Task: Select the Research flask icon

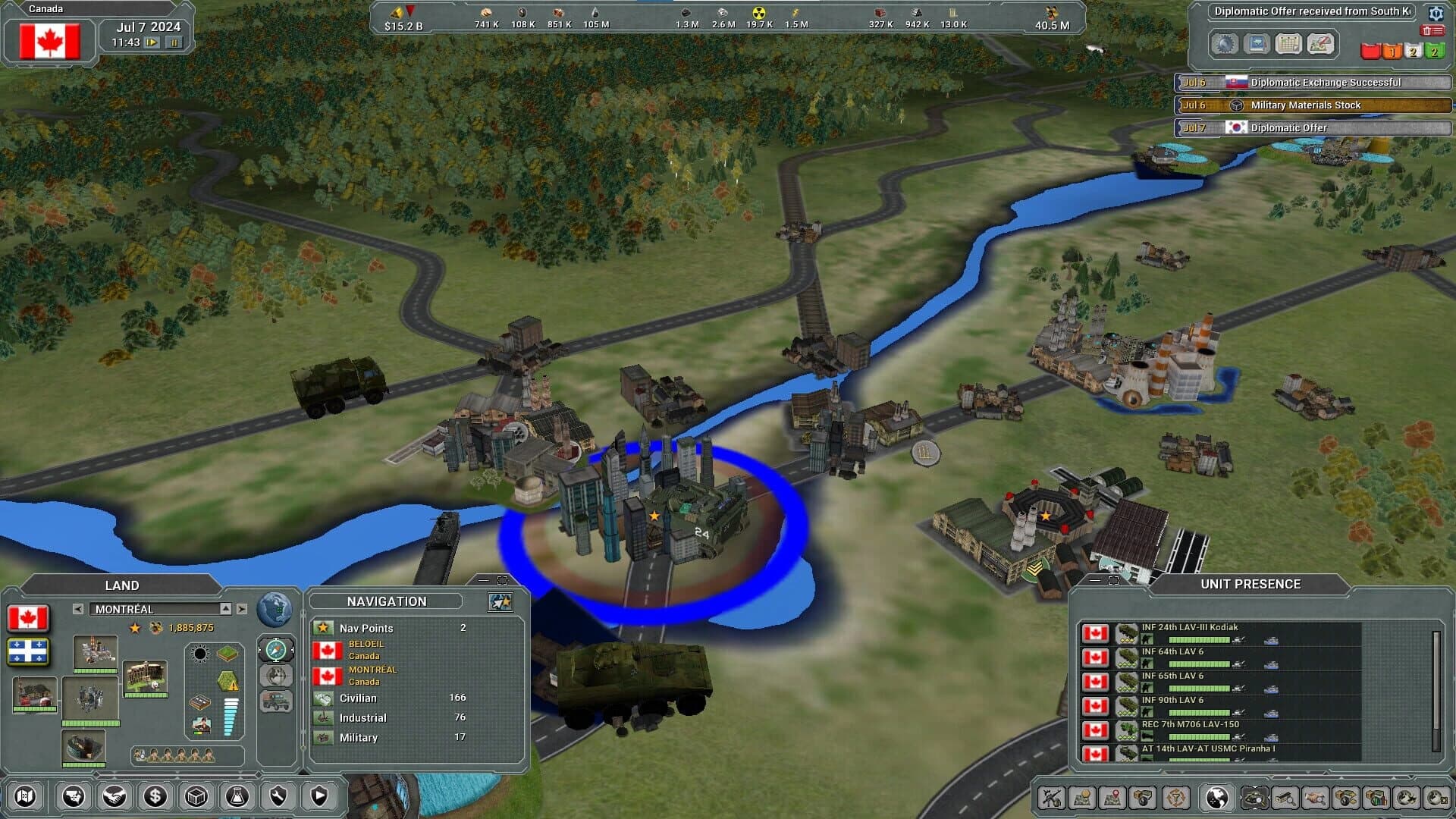Action: pyautogui.click(x=238, y=797)
